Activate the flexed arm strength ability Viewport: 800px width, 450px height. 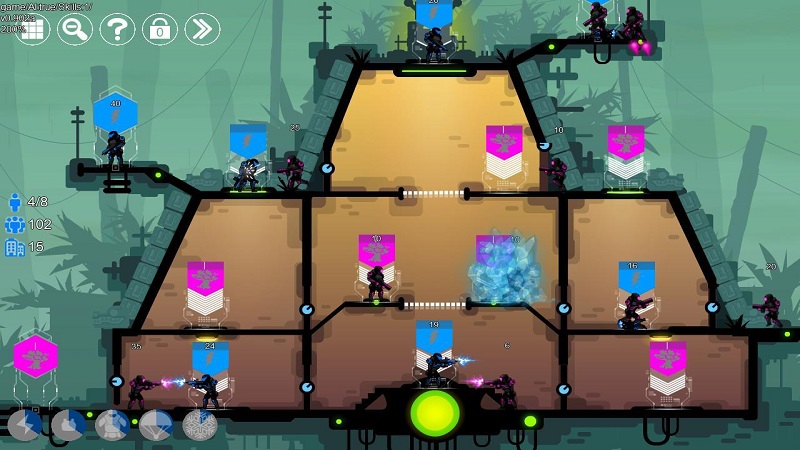(x=68, y=426)
